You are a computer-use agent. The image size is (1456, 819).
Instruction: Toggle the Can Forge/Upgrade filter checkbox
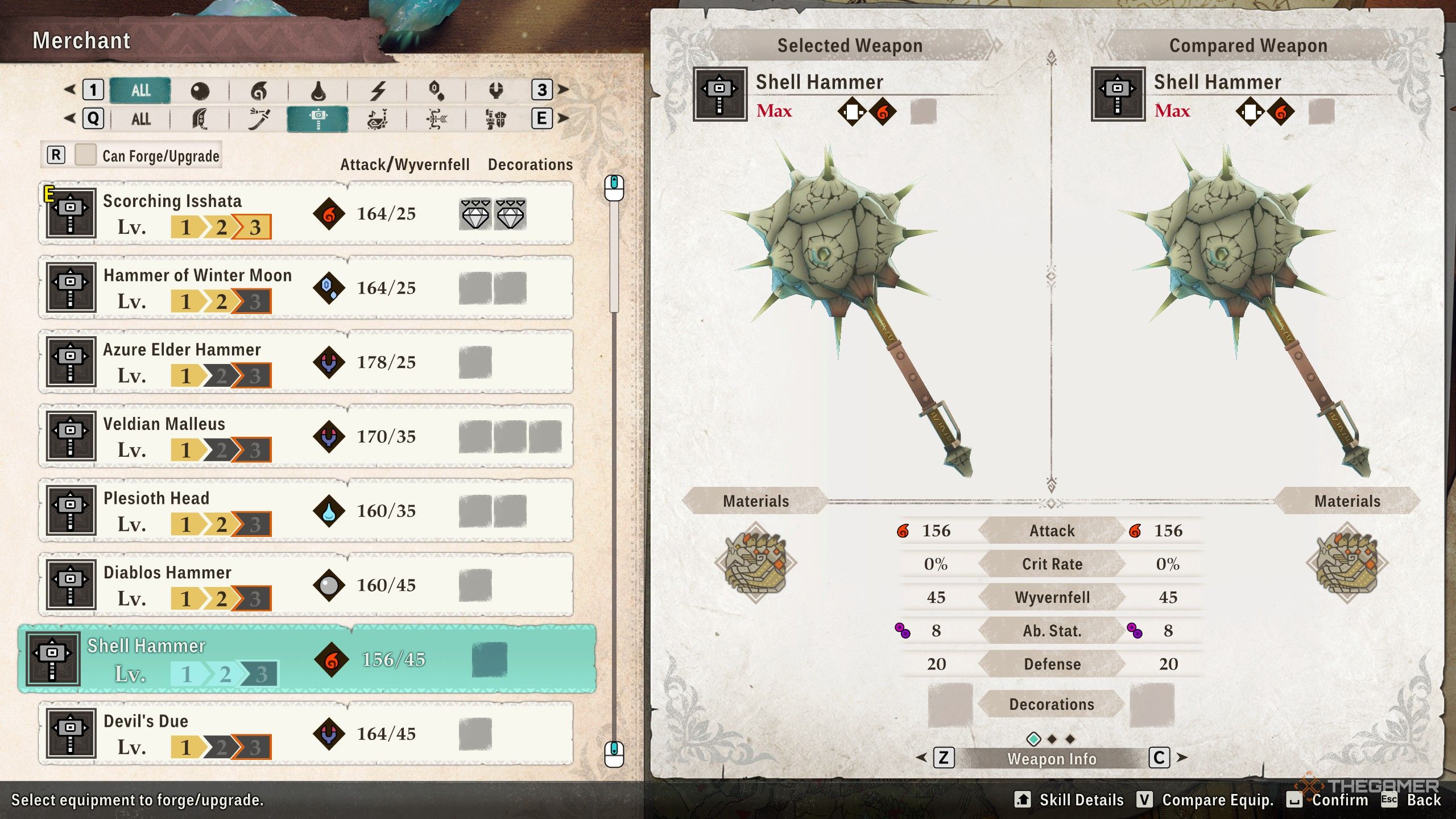tap(85, 155)
